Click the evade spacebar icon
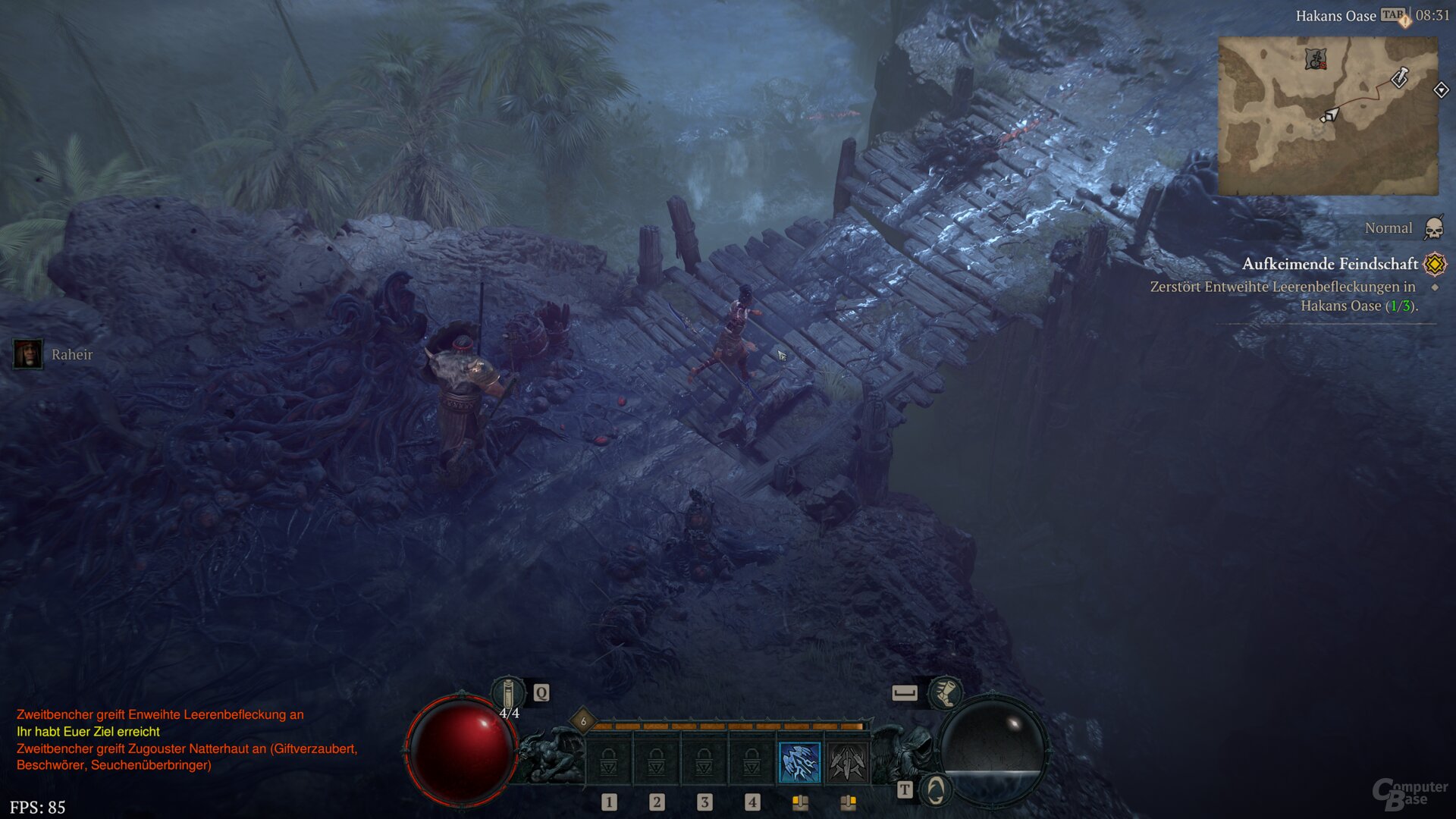 click(904, 692)
